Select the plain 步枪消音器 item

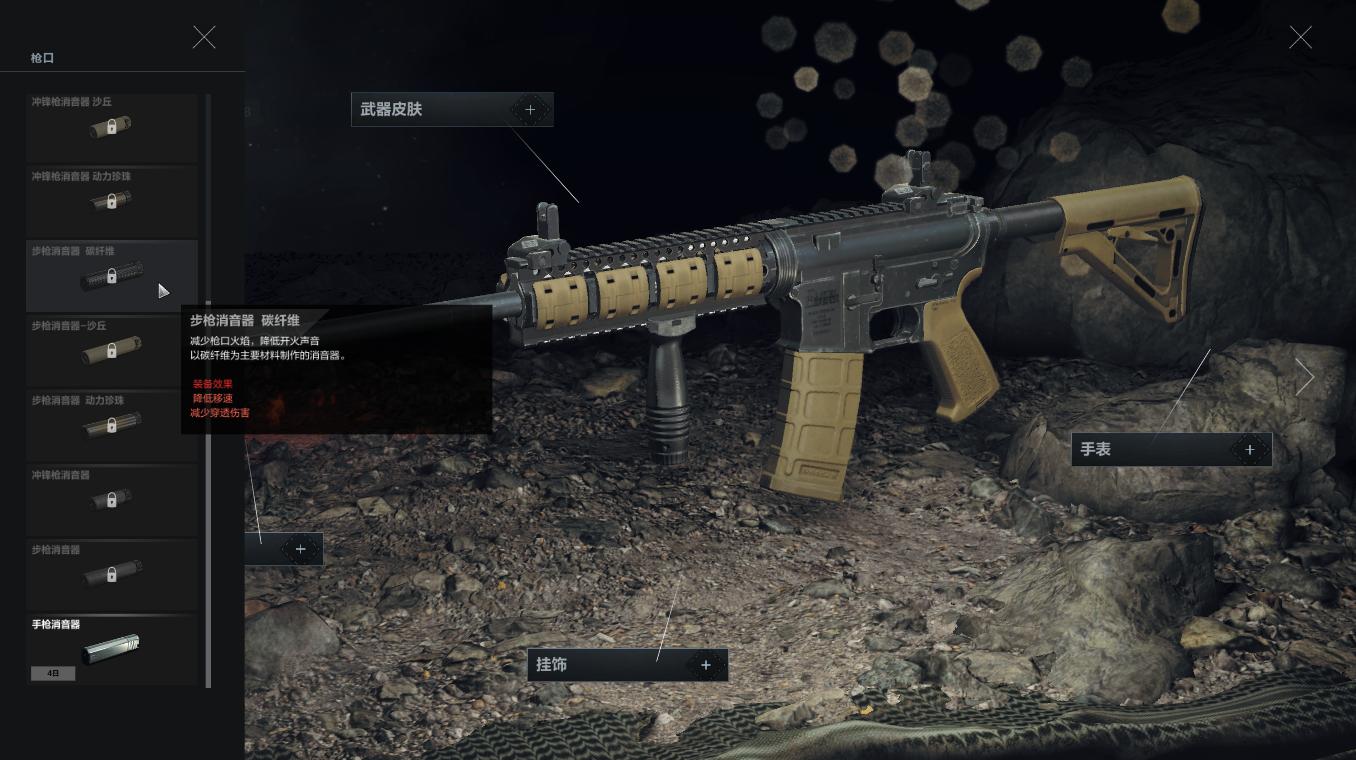click(111, 575)
